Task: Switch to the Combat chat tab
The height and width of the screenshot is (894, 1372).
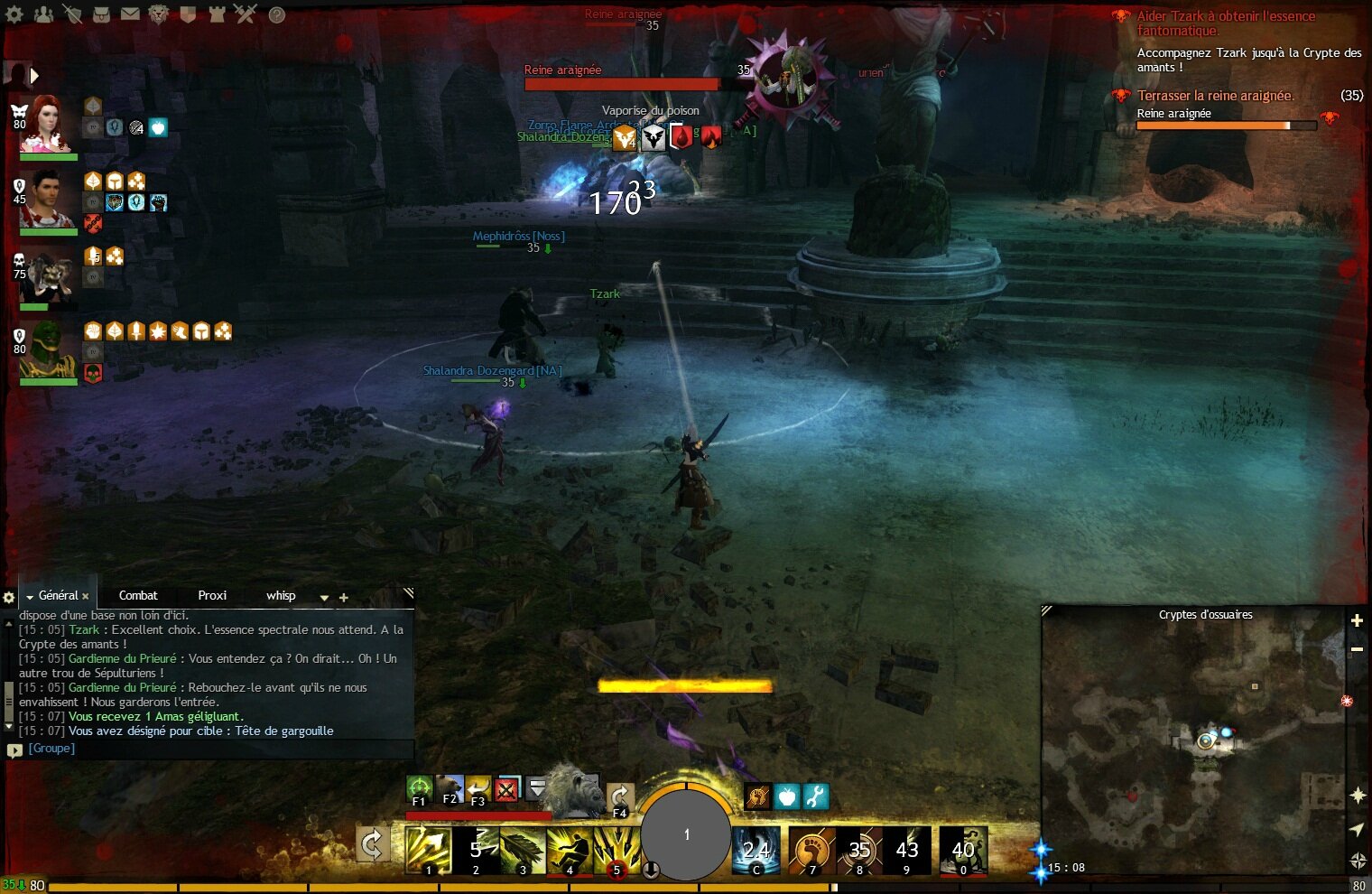Action: 137,595
